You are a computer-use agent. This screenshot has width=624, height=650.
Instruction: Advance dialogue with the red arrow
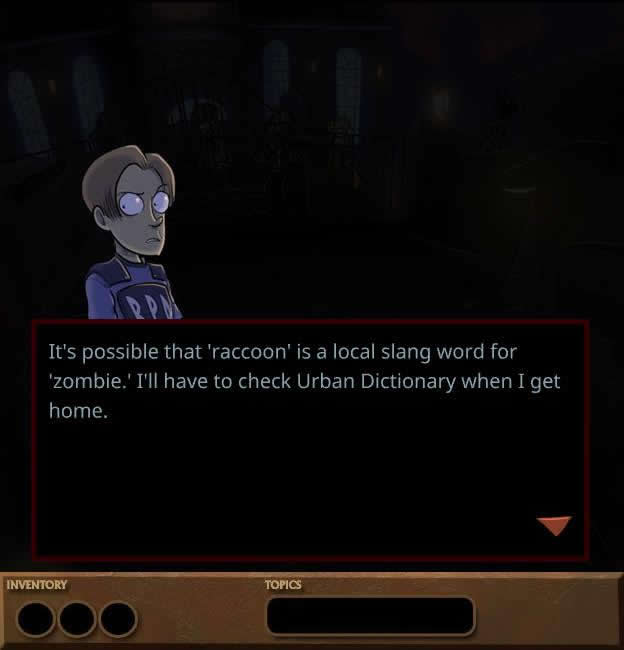click(x=553, y=525)
